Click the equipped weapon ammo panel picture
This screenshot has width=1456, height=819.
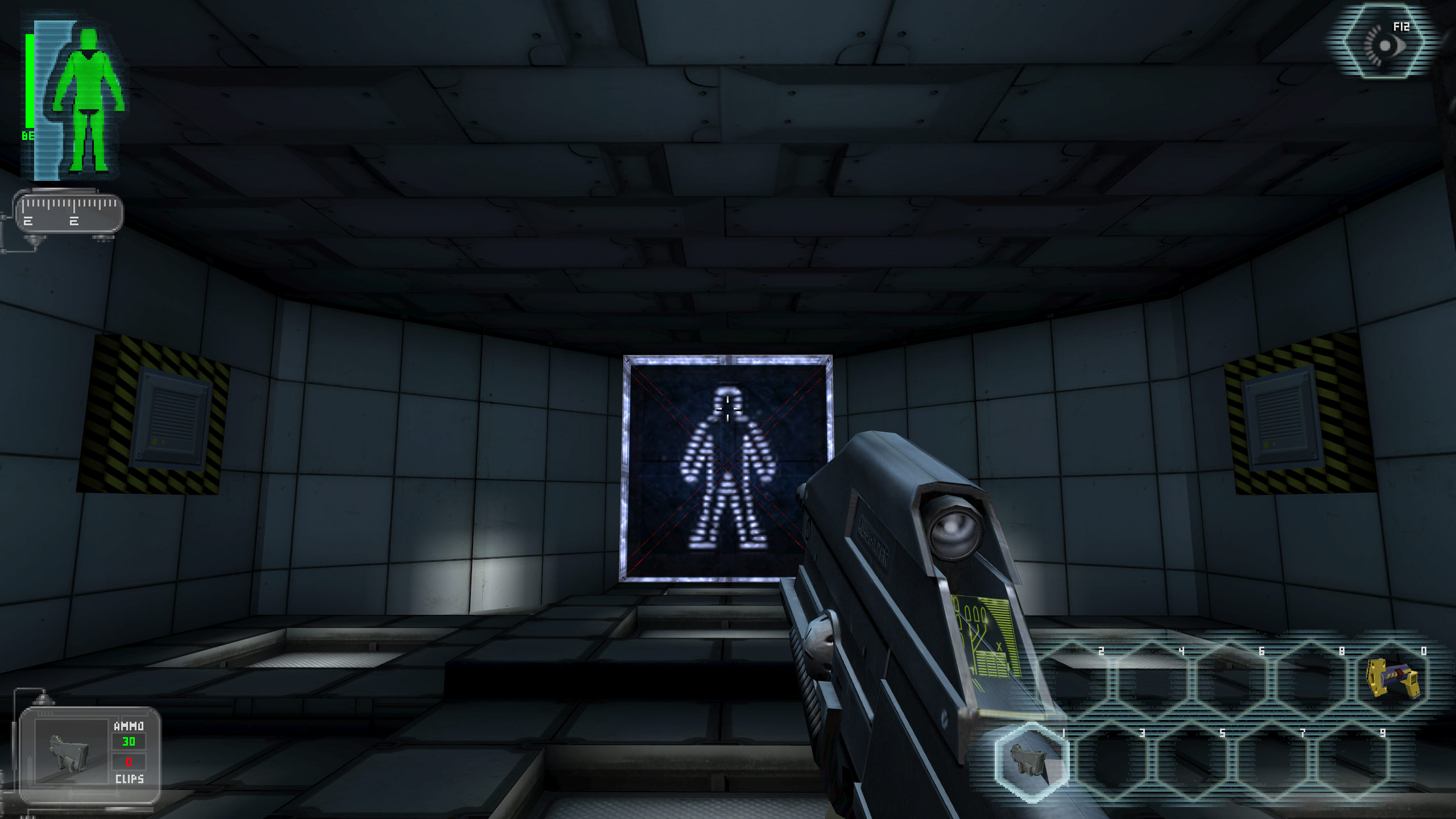(x=71, y=752)
